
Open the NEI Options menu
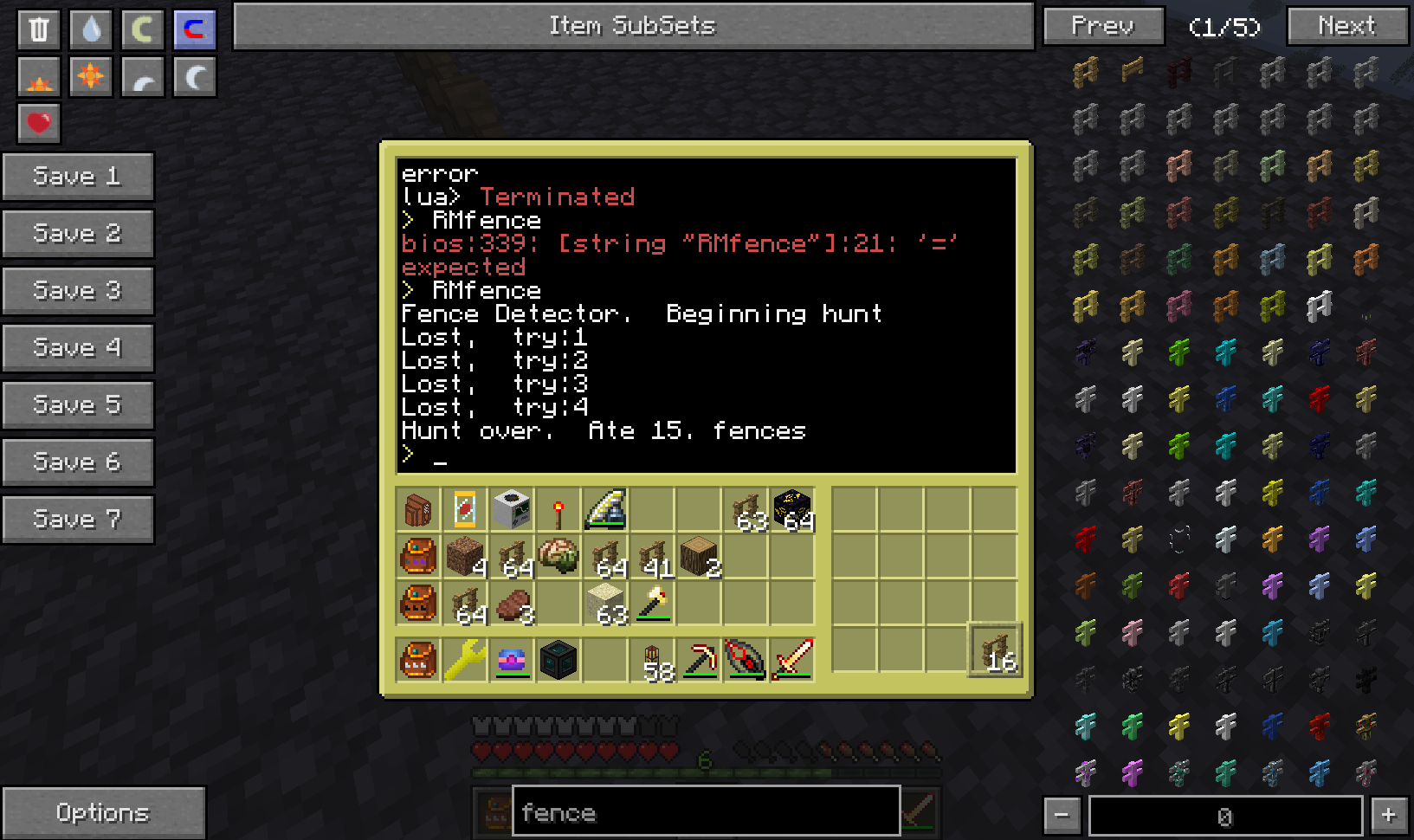tap(103, 812)
